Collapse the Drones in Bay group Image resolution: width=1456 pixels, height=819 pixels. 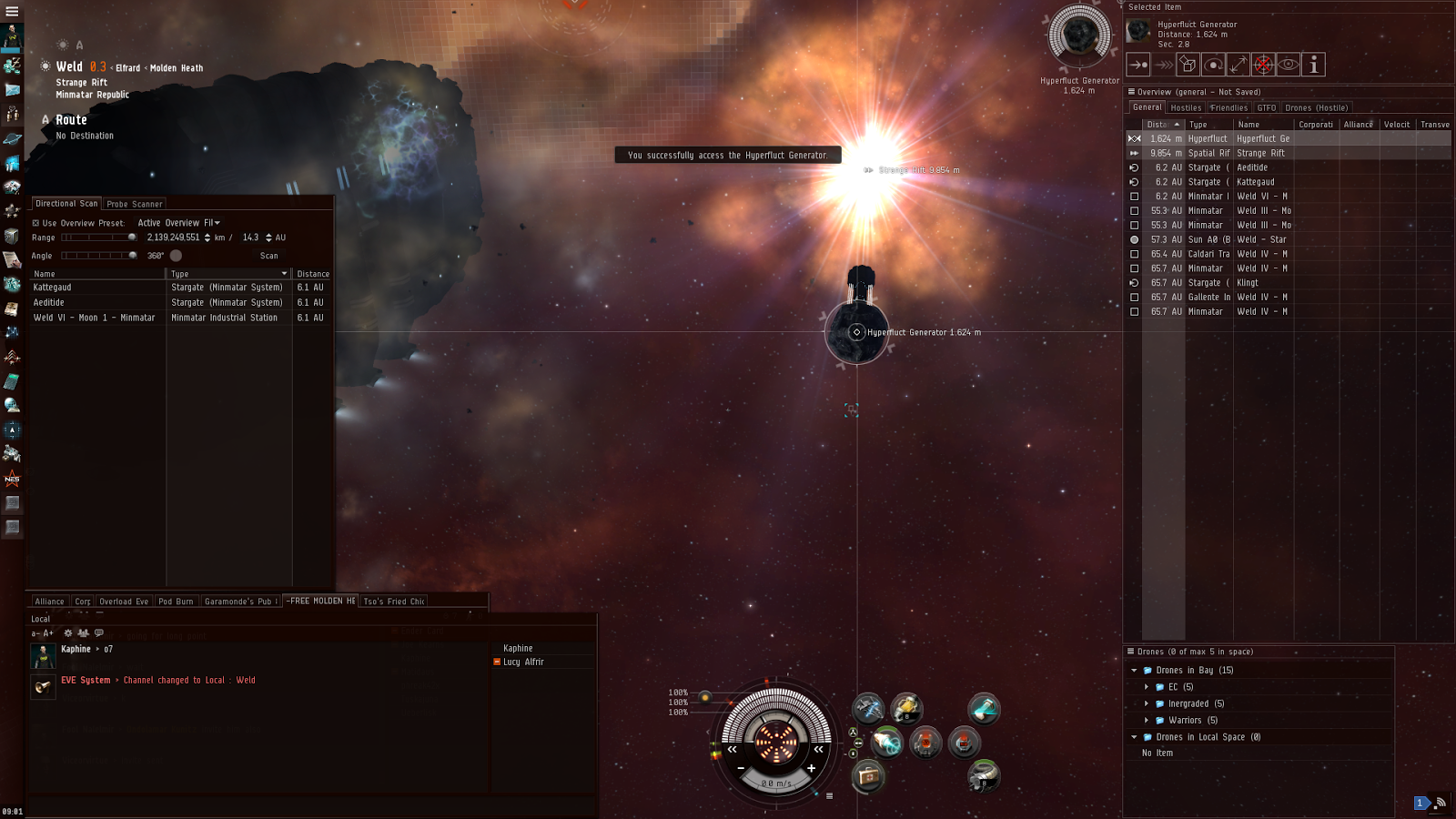click(x=1134, y=671)
